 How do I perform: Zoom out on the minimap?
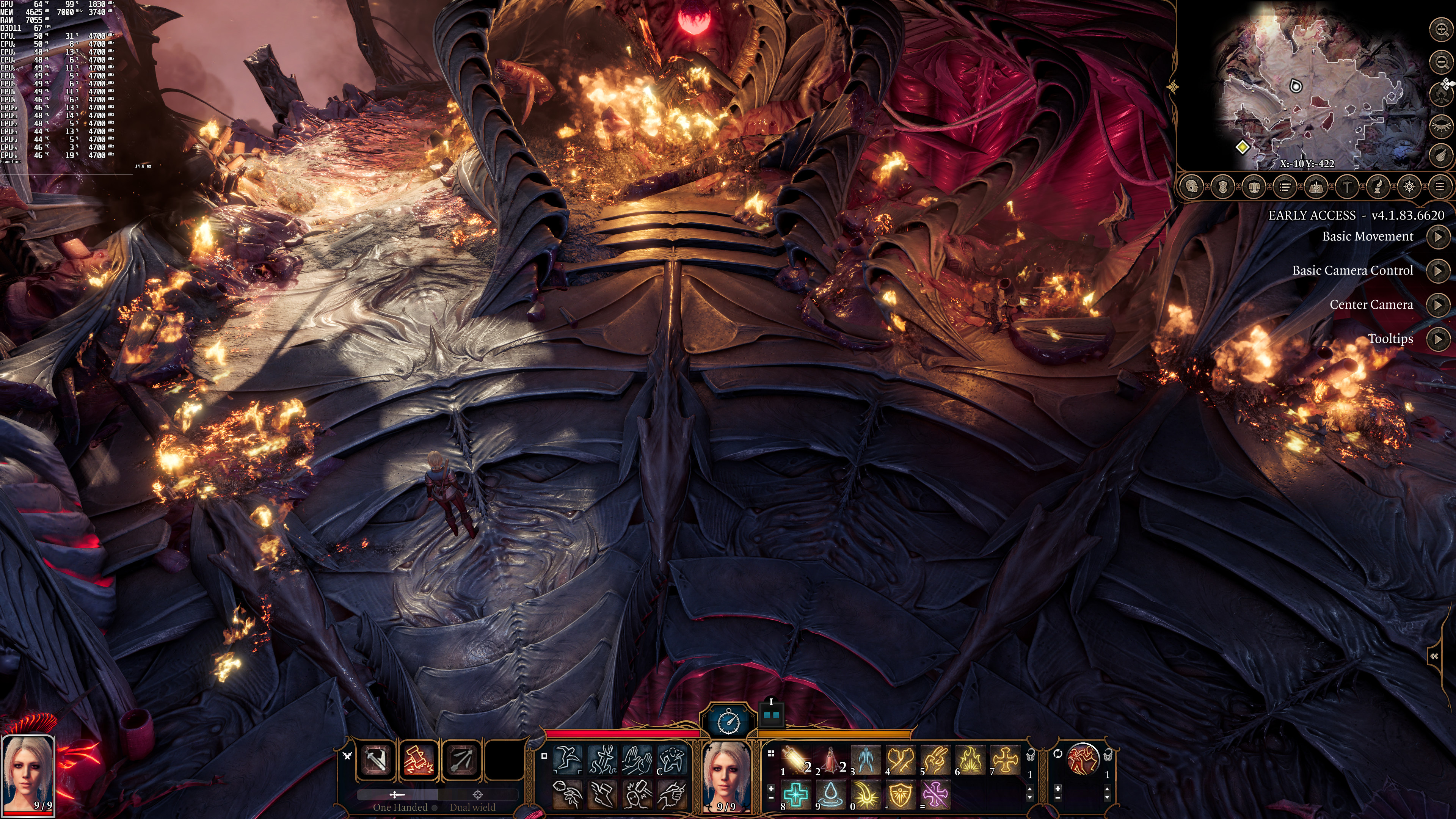pos(1441,61)
